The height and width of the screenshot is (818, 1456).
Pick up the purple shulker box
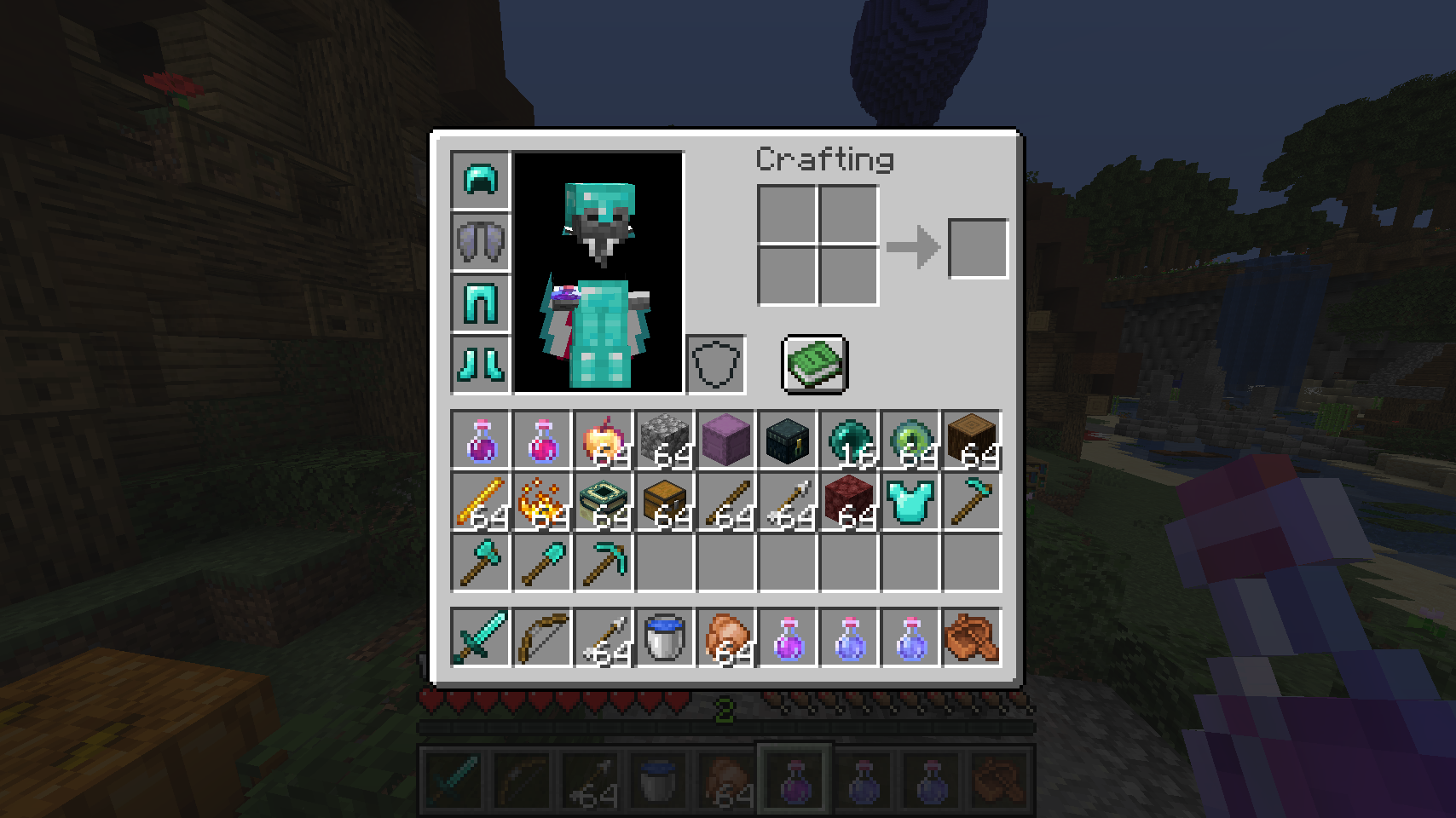click(725, 441)
